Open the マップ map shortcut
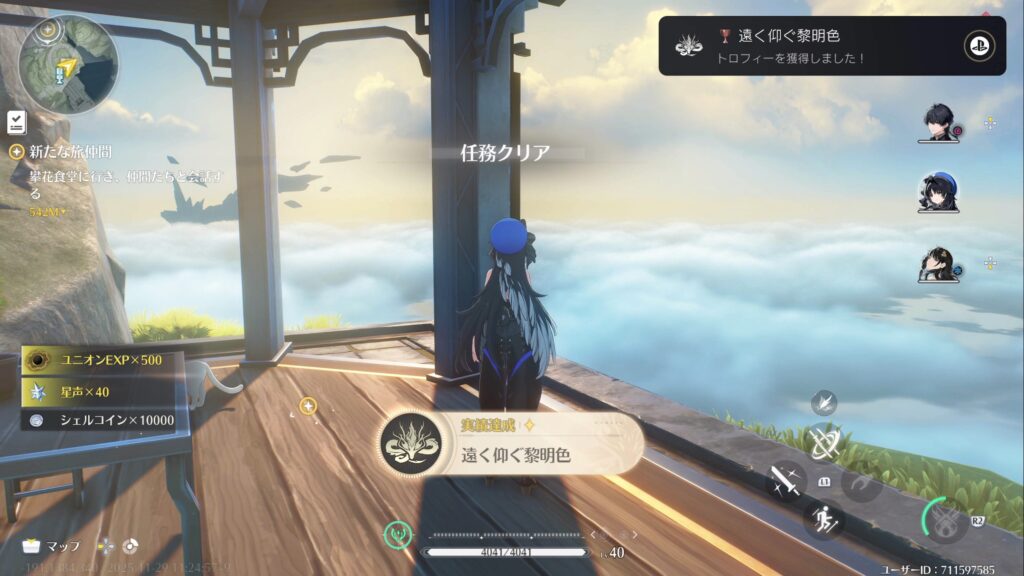The image size is (1024, 576). 52,546
